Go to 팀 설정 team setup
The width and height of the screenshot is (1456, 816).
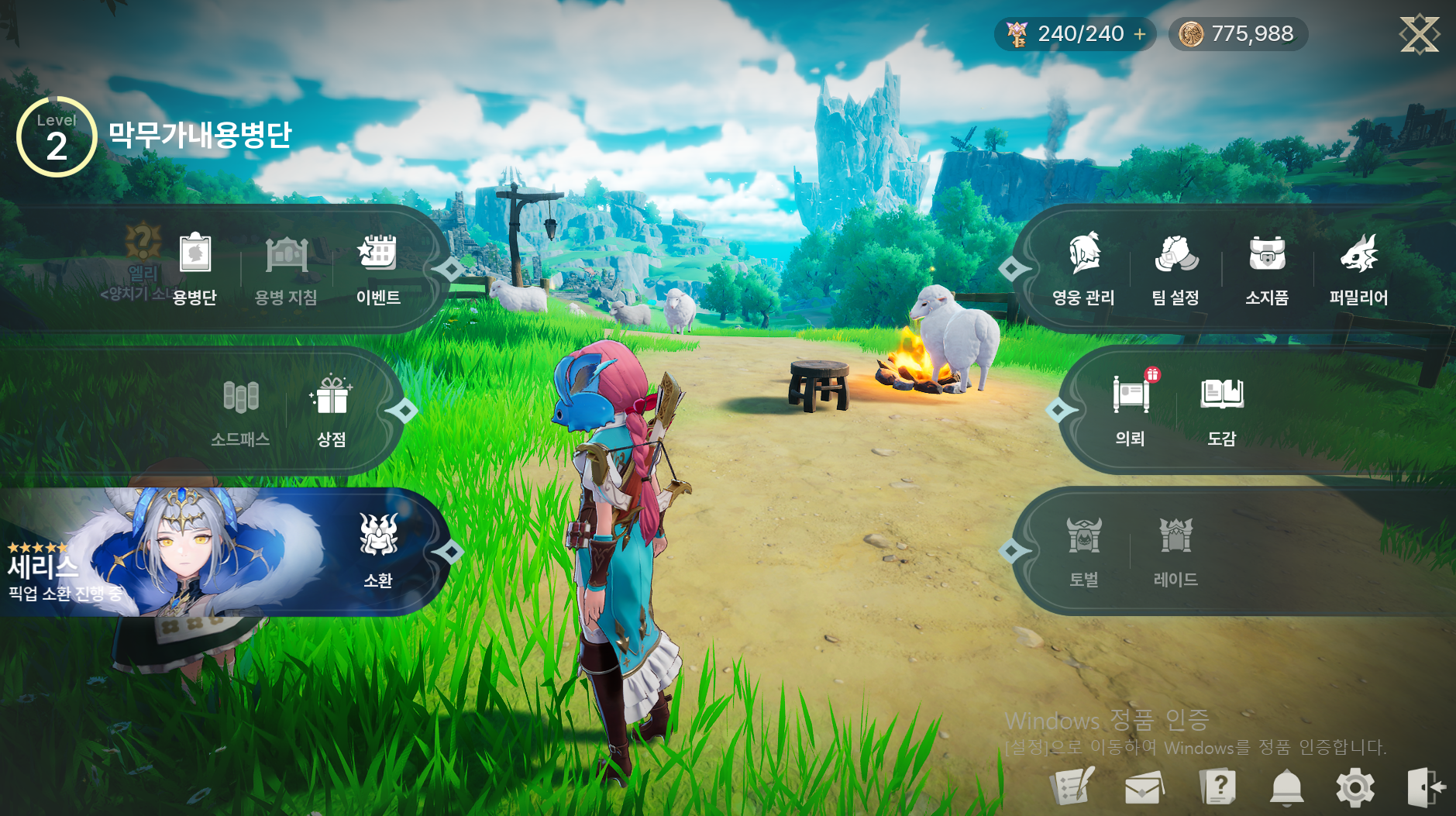[1175, 267]
